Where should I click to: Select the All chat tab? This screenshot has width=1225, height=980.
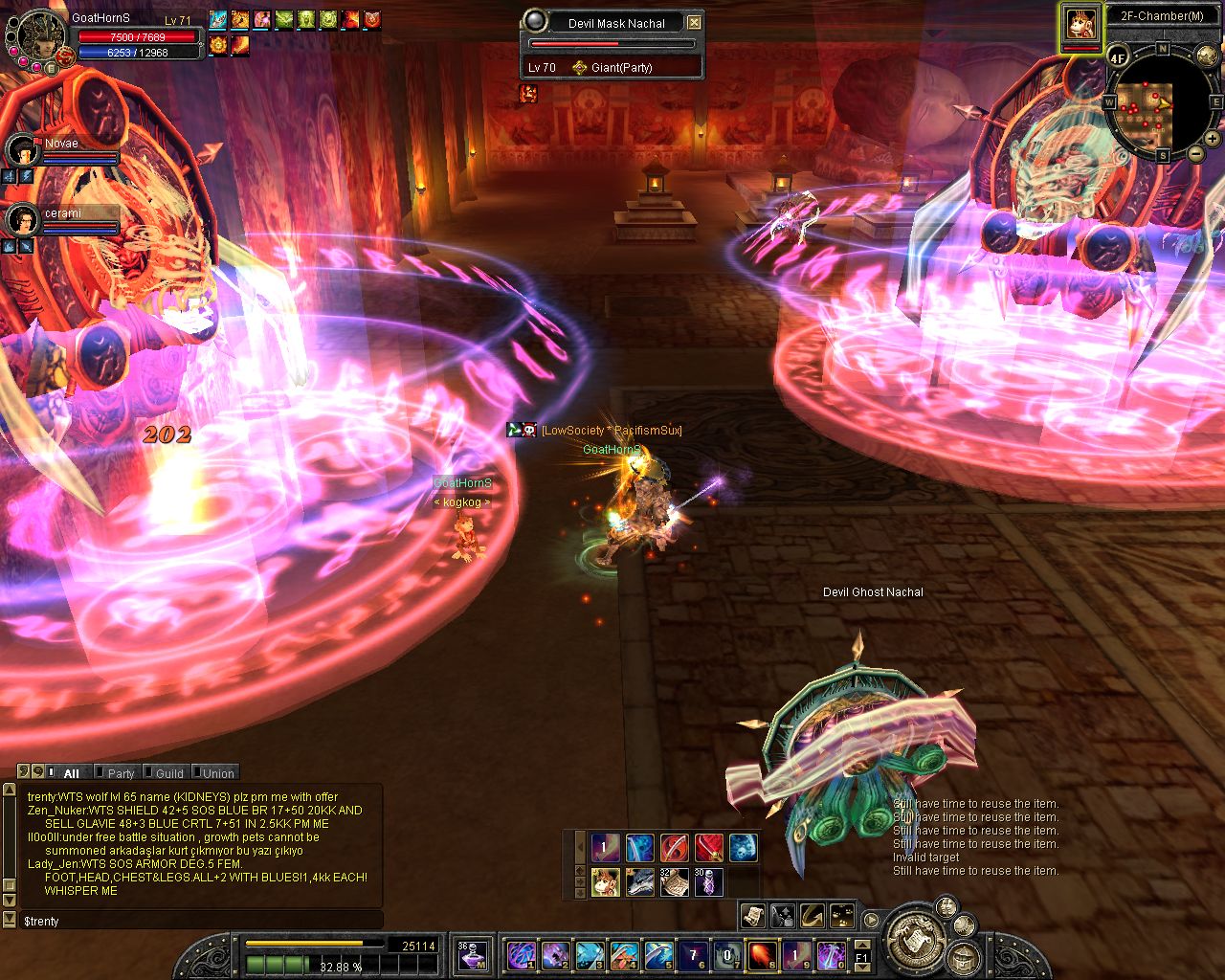coord(71,773)
